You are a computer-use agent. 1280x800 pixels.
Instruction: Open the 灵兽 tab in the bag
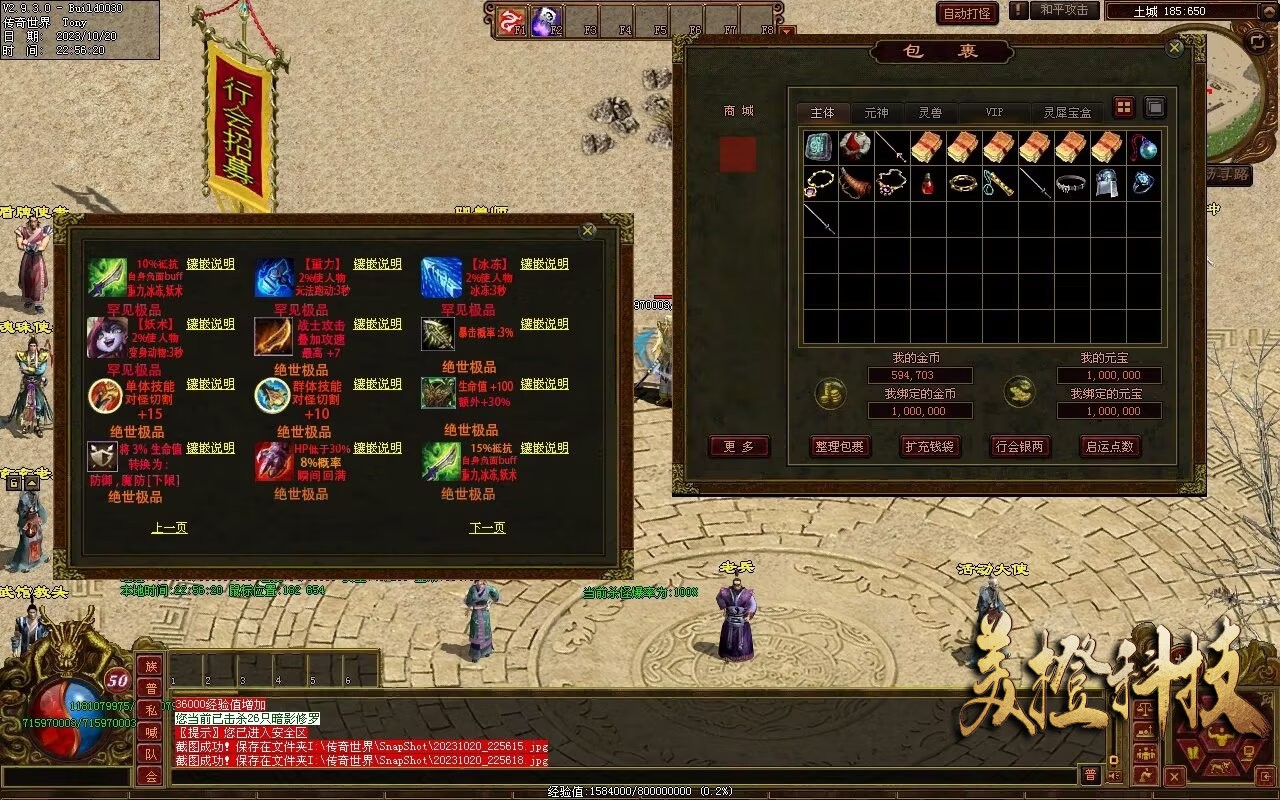pyautogui.click(x=930, y=112)
